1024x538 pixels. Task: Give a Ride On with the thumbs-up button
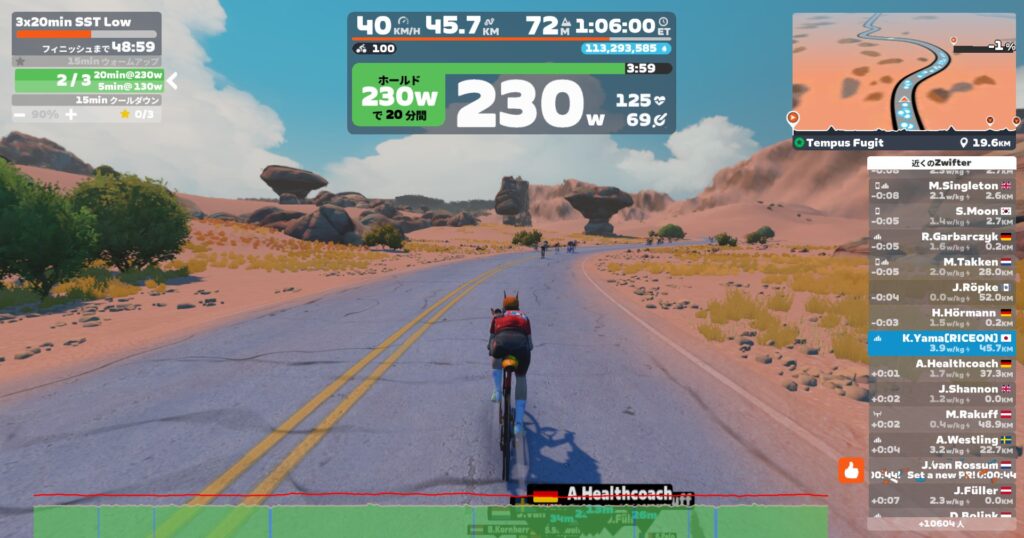pos(852,470)
